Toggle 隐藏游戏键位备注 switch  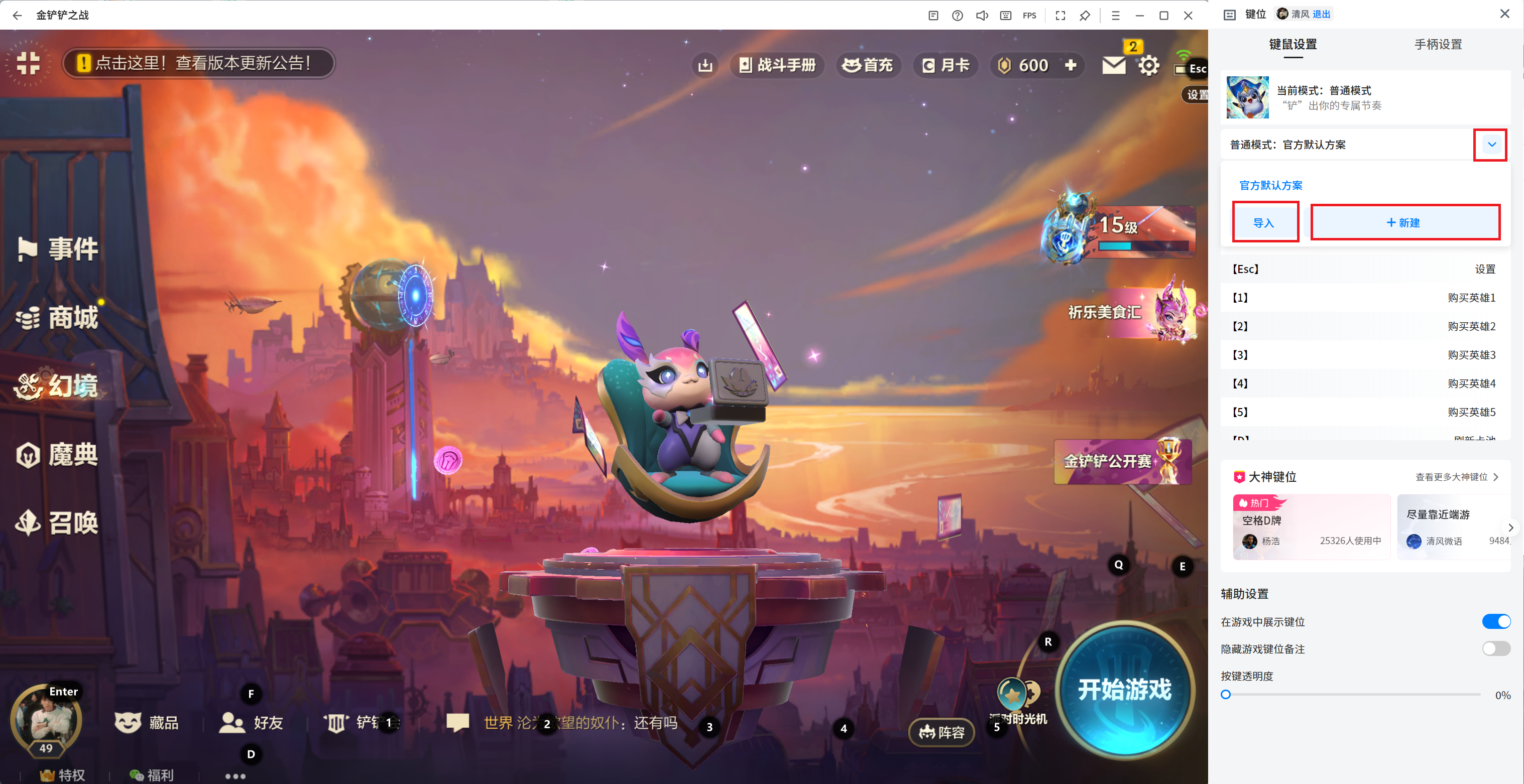point(1495,648)
